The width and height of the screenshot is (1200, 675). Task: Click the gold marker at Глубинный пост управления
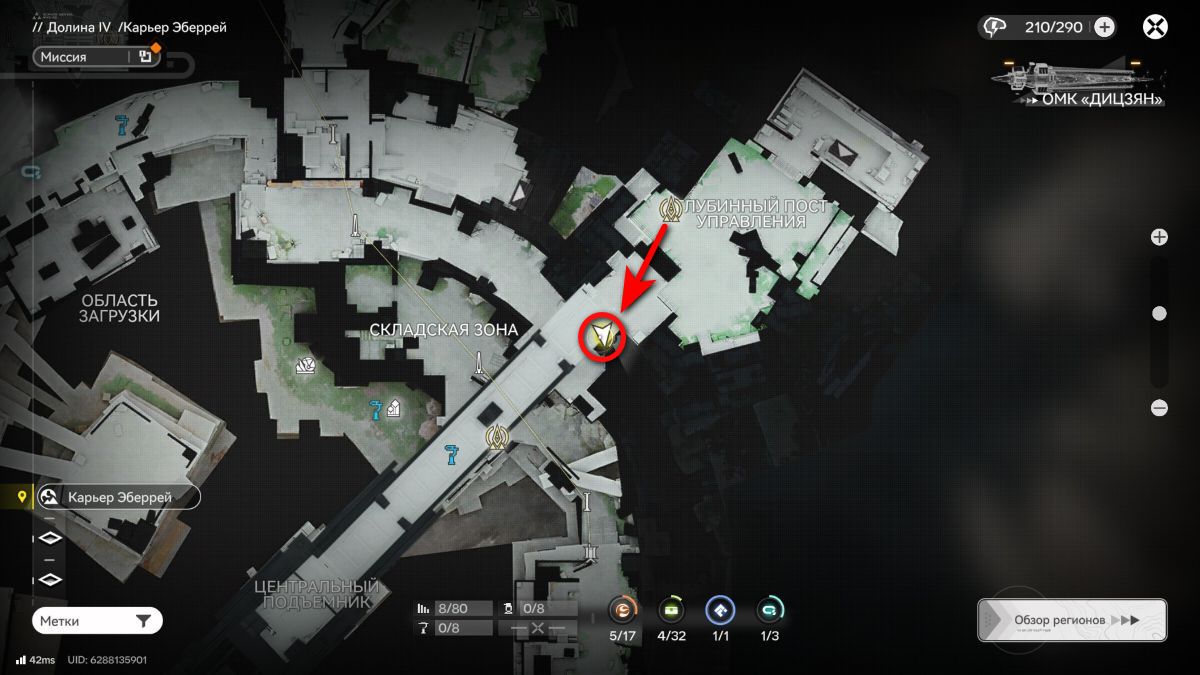click(x=671, y=209)
